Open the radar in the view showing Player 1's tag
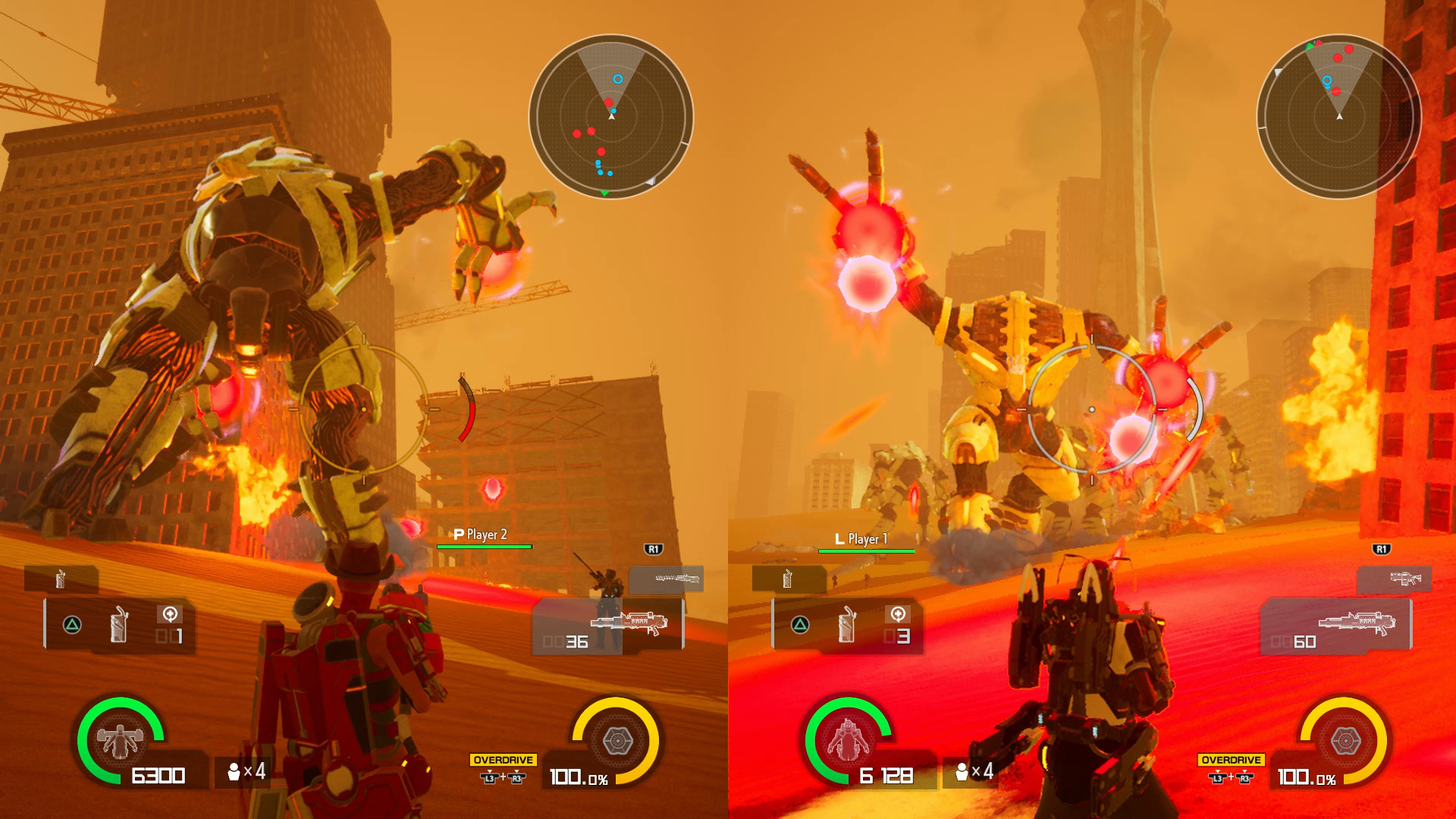 click(1338, 116)
